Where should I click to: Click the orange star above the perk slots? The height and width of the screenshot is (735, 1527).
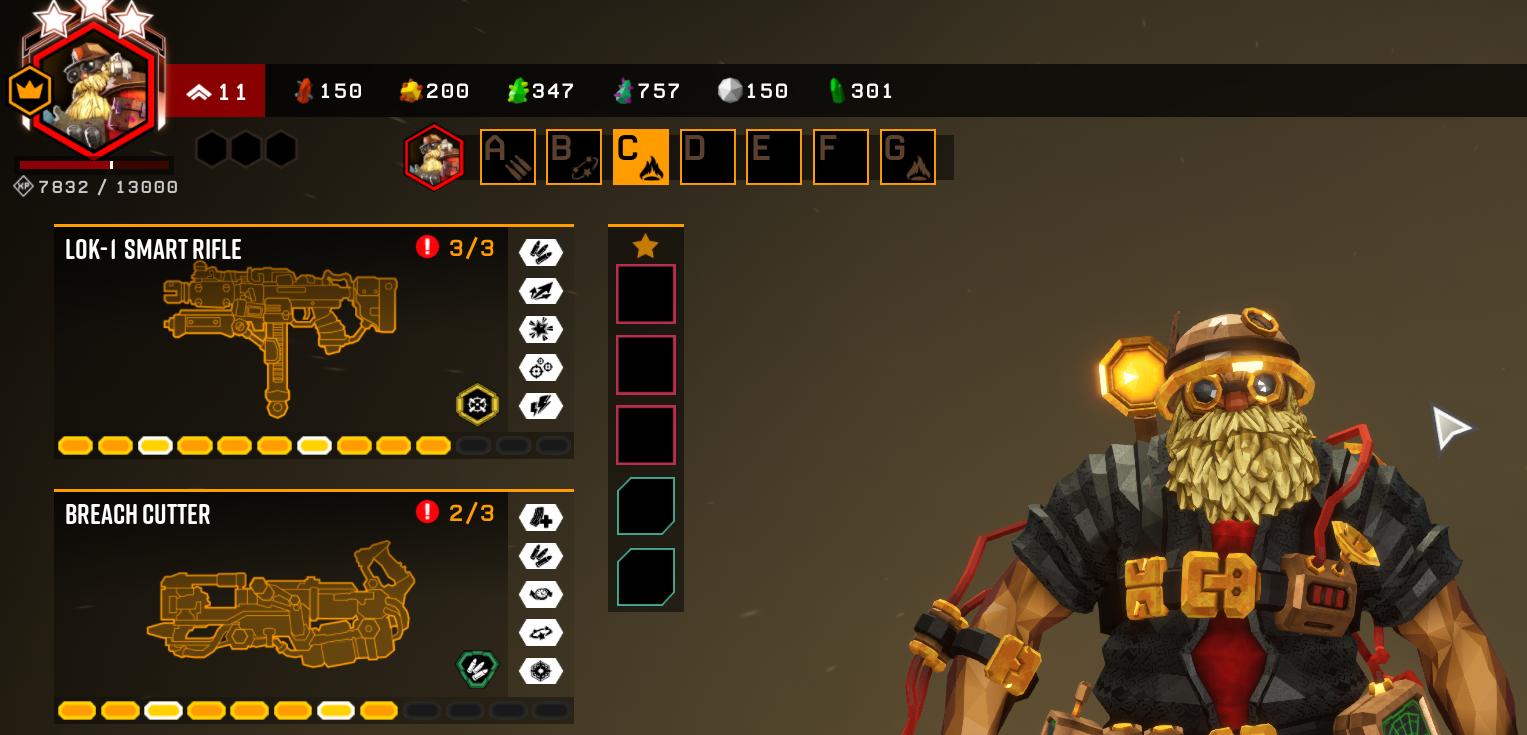pos(646,245)
